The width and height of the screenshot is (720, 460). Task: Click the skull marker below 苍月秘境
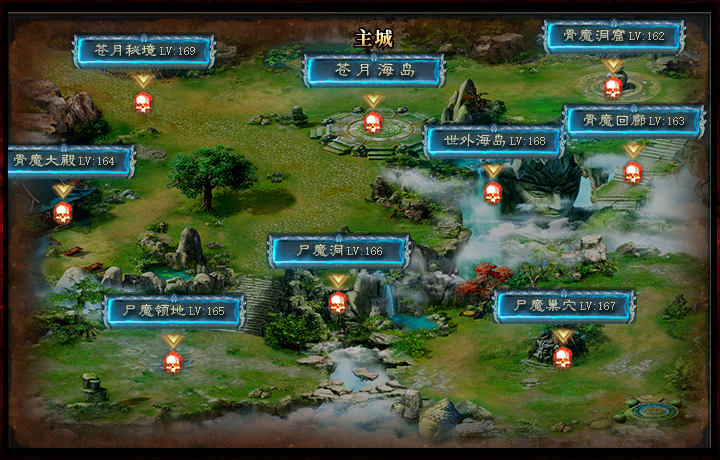(x=143, y=101)
